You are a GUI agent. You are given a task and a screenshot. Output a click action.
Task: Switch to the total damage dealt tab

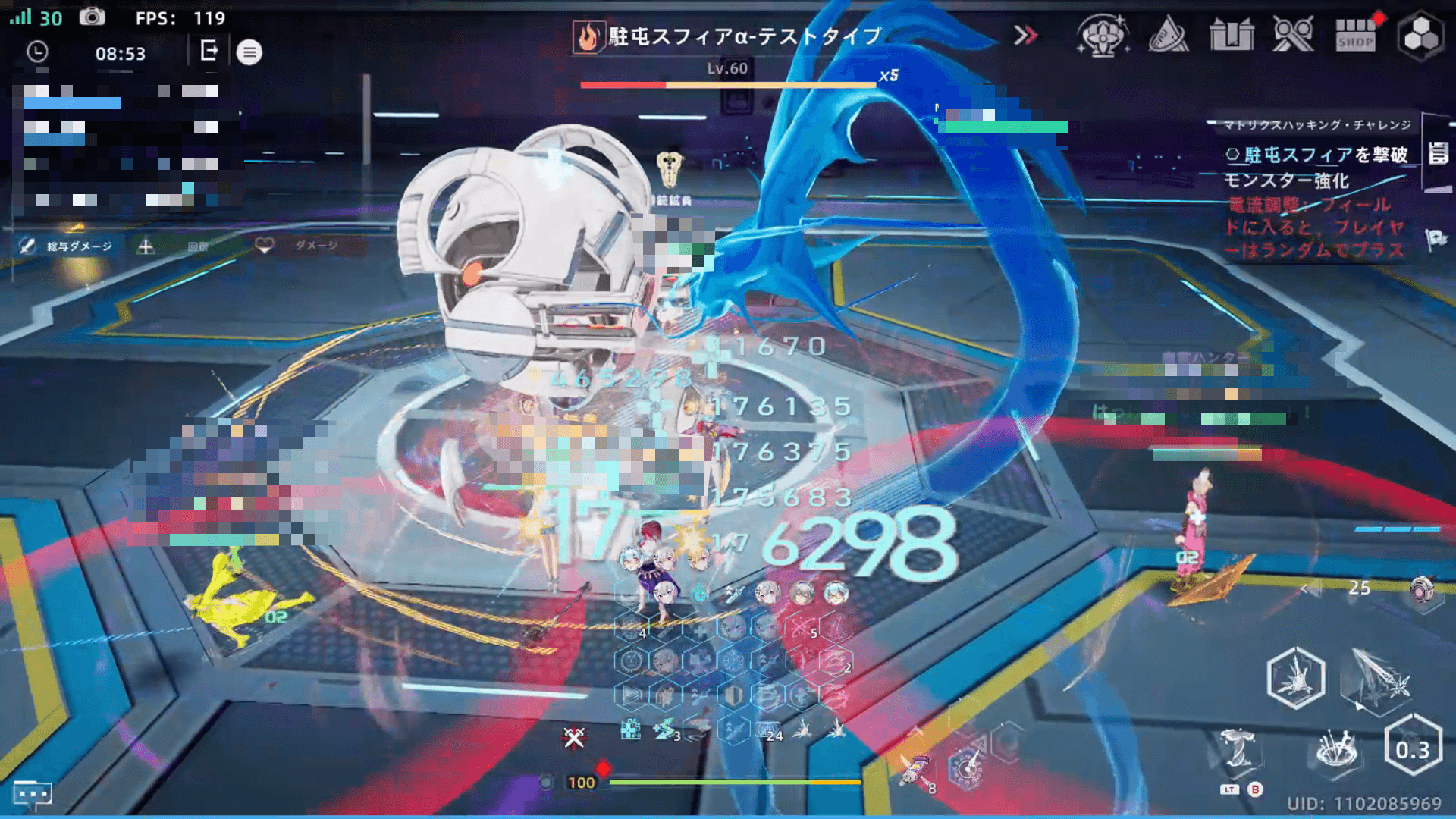67,246
